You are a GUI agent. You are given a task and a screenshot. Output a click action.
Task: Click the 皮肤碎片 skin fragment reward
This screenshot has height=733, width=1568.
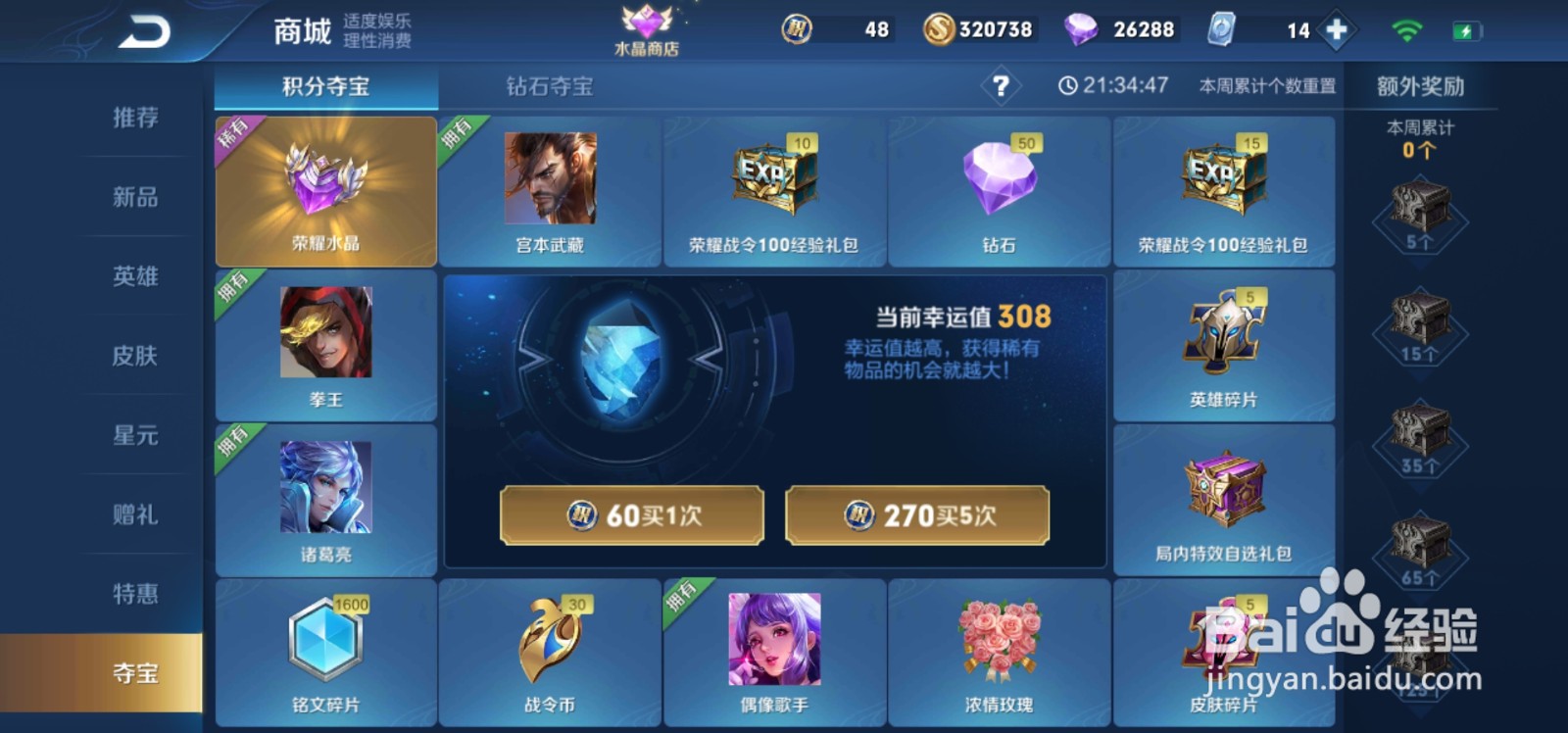[x=1224, y=652]
